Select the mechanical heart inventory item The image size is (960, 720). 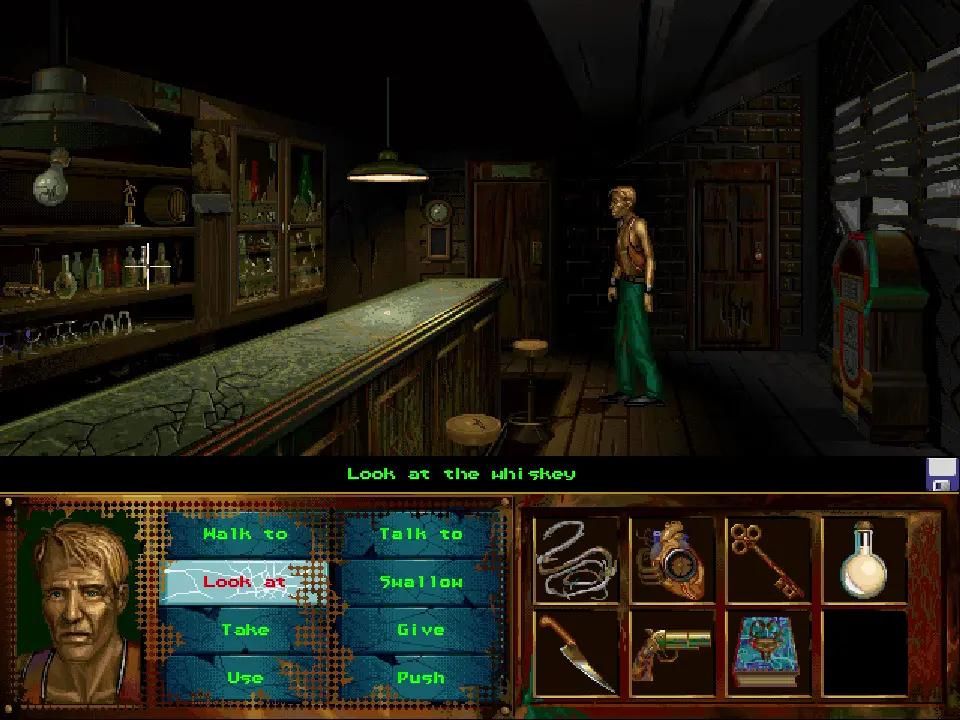pos(671,559)
